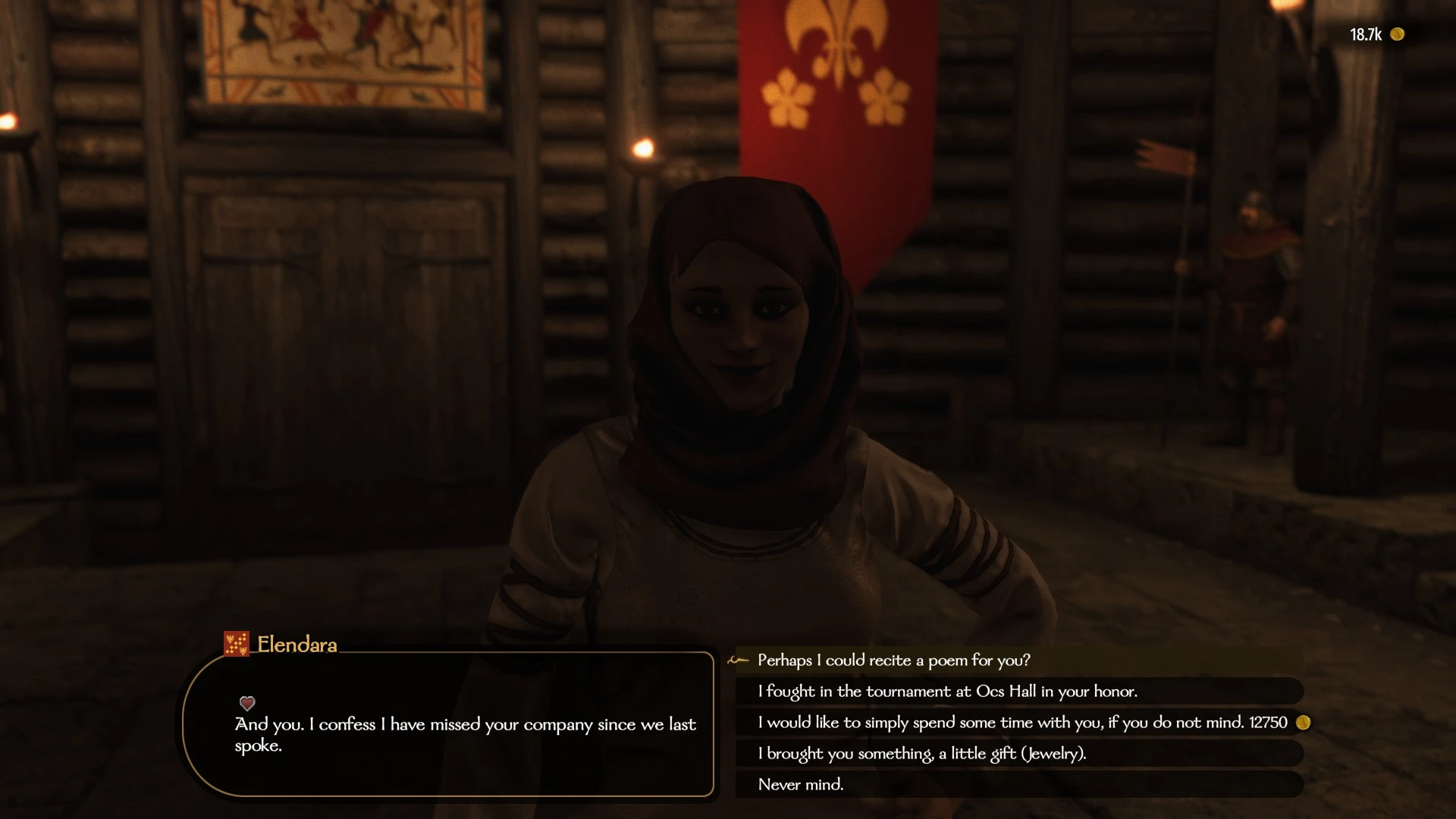The image size is (1456, 819).
Task: Pick the spend some time with you option
Action: click(1021, 723)
